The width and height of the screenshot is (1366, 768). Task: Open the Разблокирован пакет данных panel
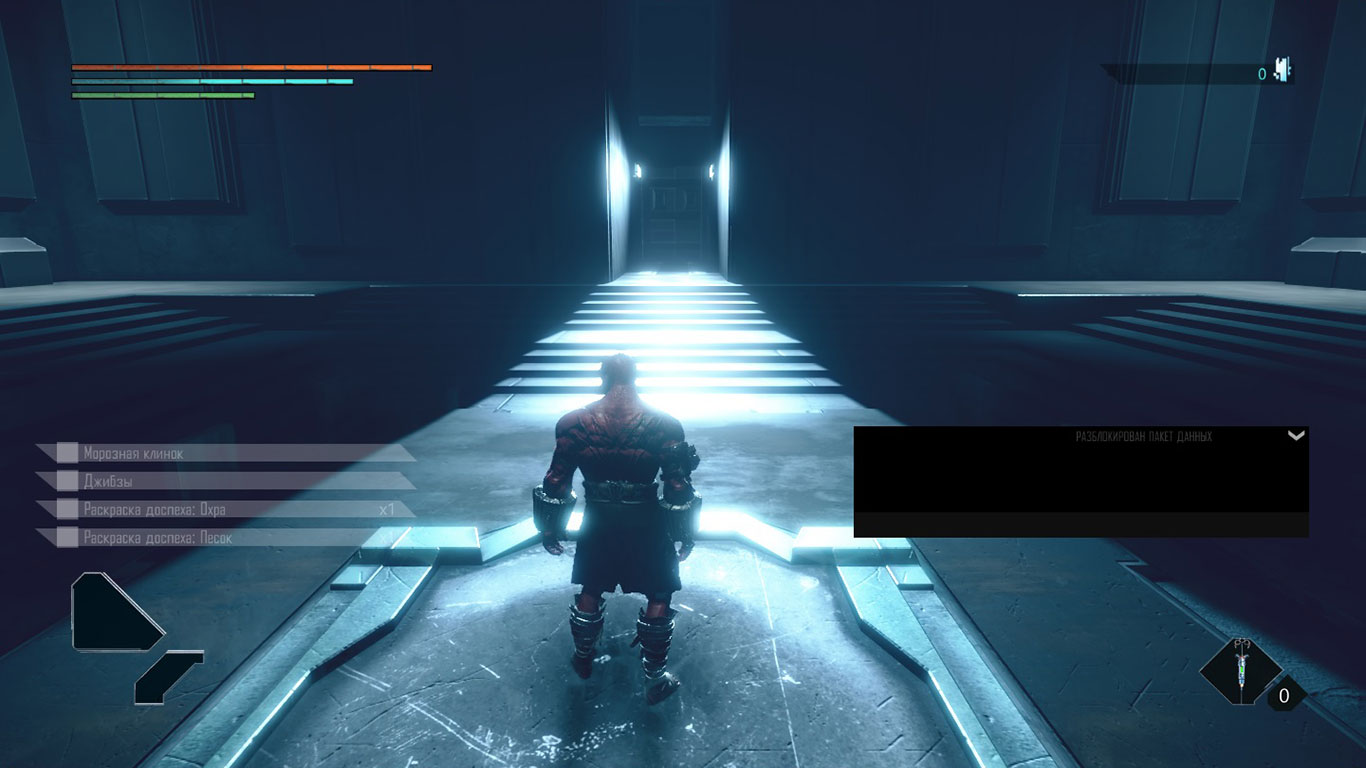click(x=1080, y=470)
